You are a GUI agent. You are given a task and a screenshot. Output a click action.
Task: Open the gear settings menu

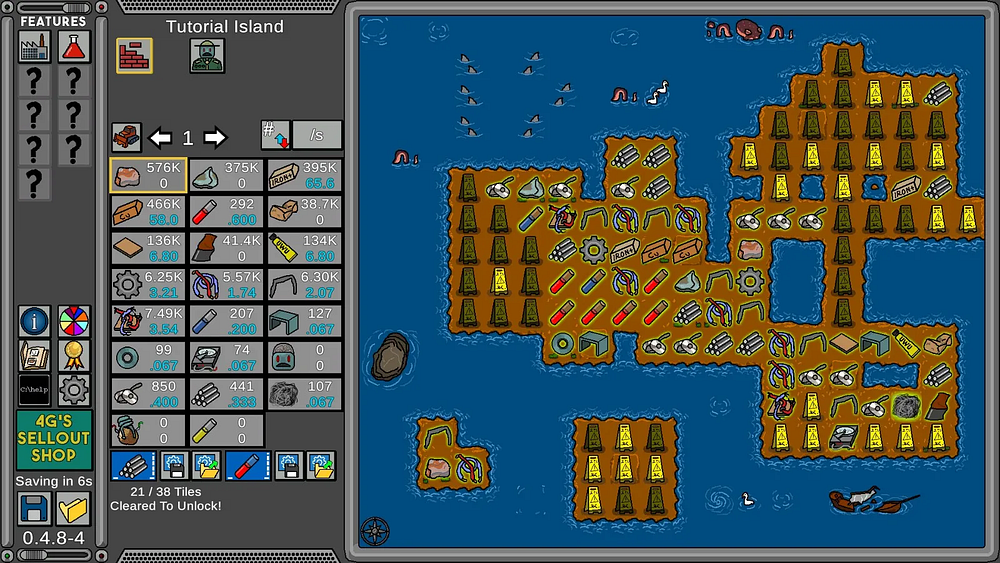pos(73,389)
